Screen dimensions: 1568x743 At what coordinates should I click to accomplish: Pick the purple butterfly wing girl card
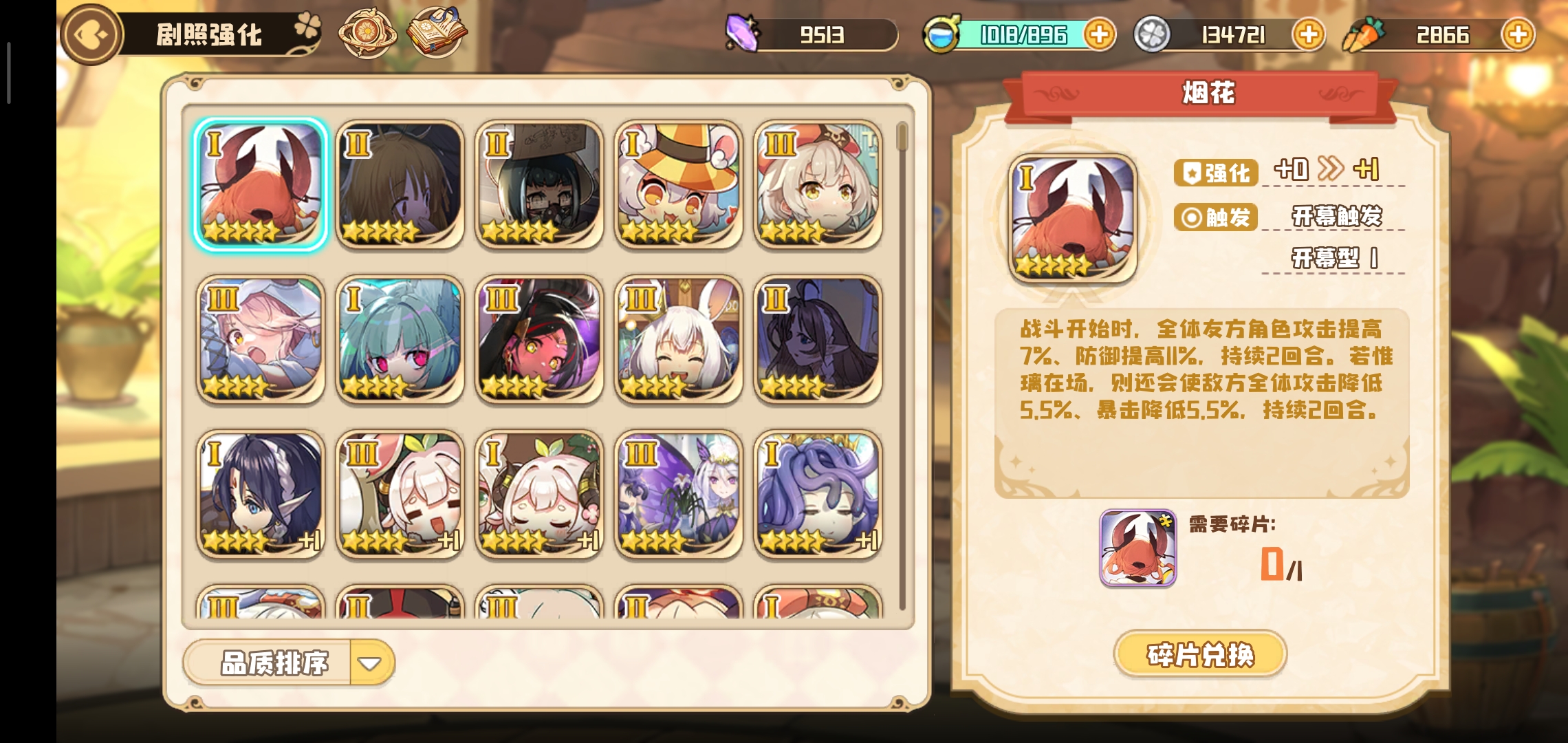pos(679,494)
